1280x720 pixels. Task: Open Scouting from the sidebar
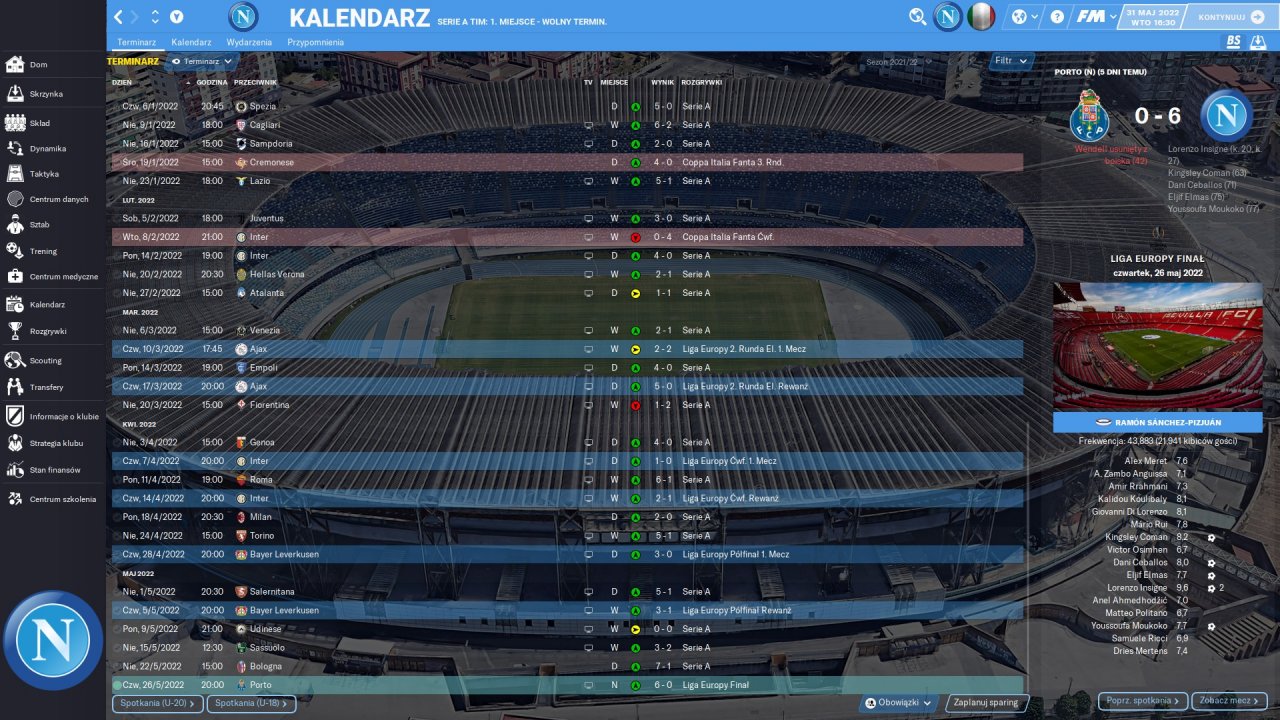point(45,360)
